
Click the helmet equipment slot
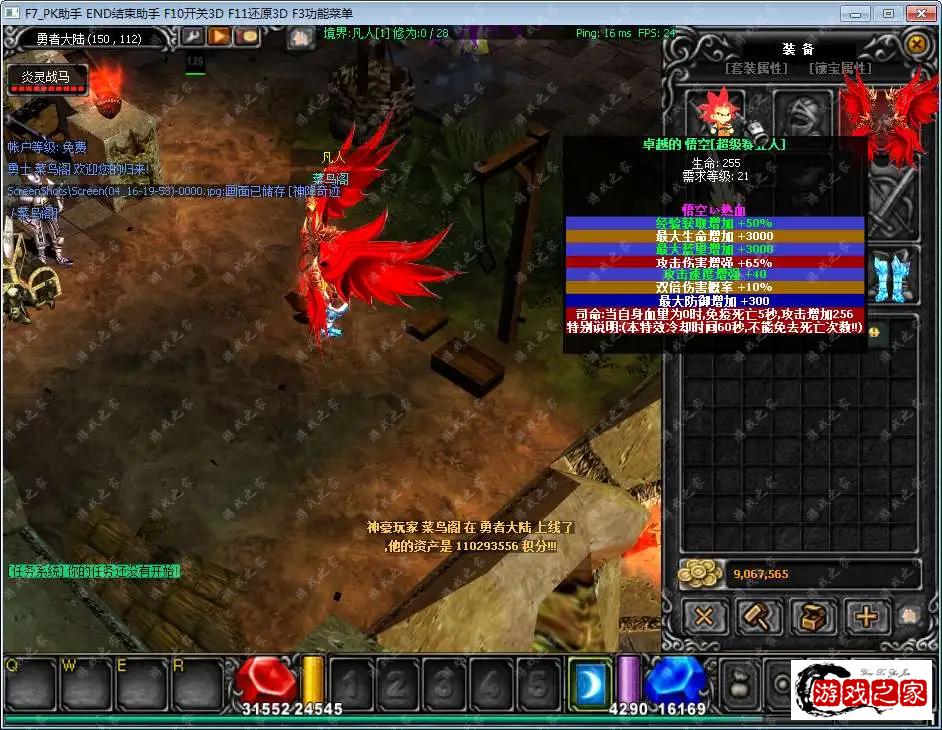[x=802, y=112]
